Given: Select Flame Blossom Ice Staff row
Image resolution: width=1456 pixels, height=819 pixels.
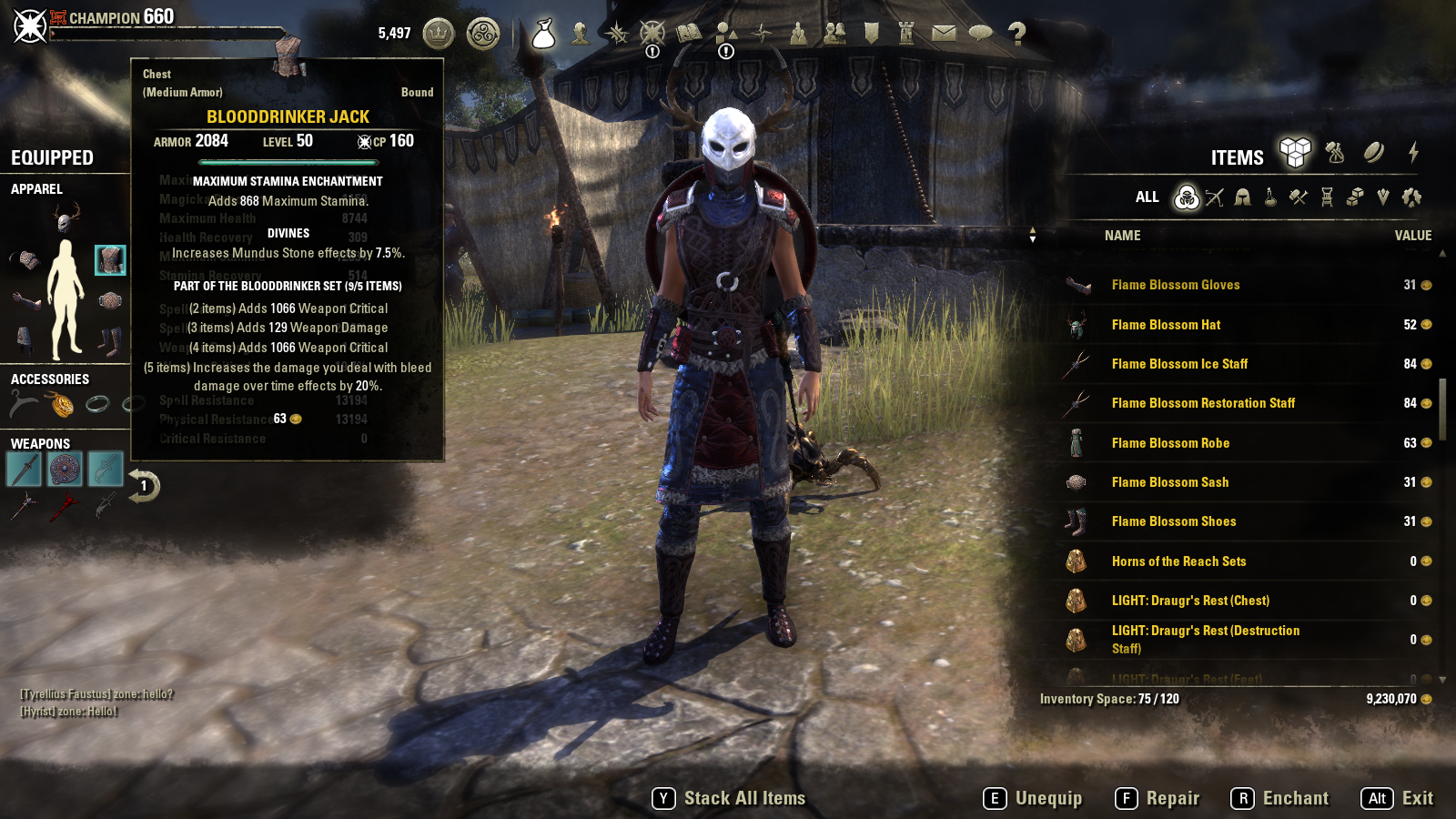Looking at the screenshot, I should click(x=1179, y=364).
